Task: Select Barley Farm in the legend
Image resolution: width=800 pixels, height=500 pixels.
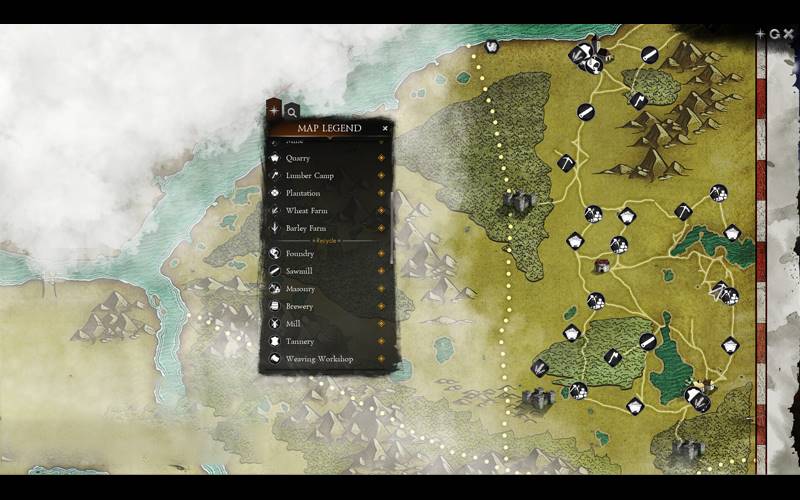Action: tap(306, 228)
